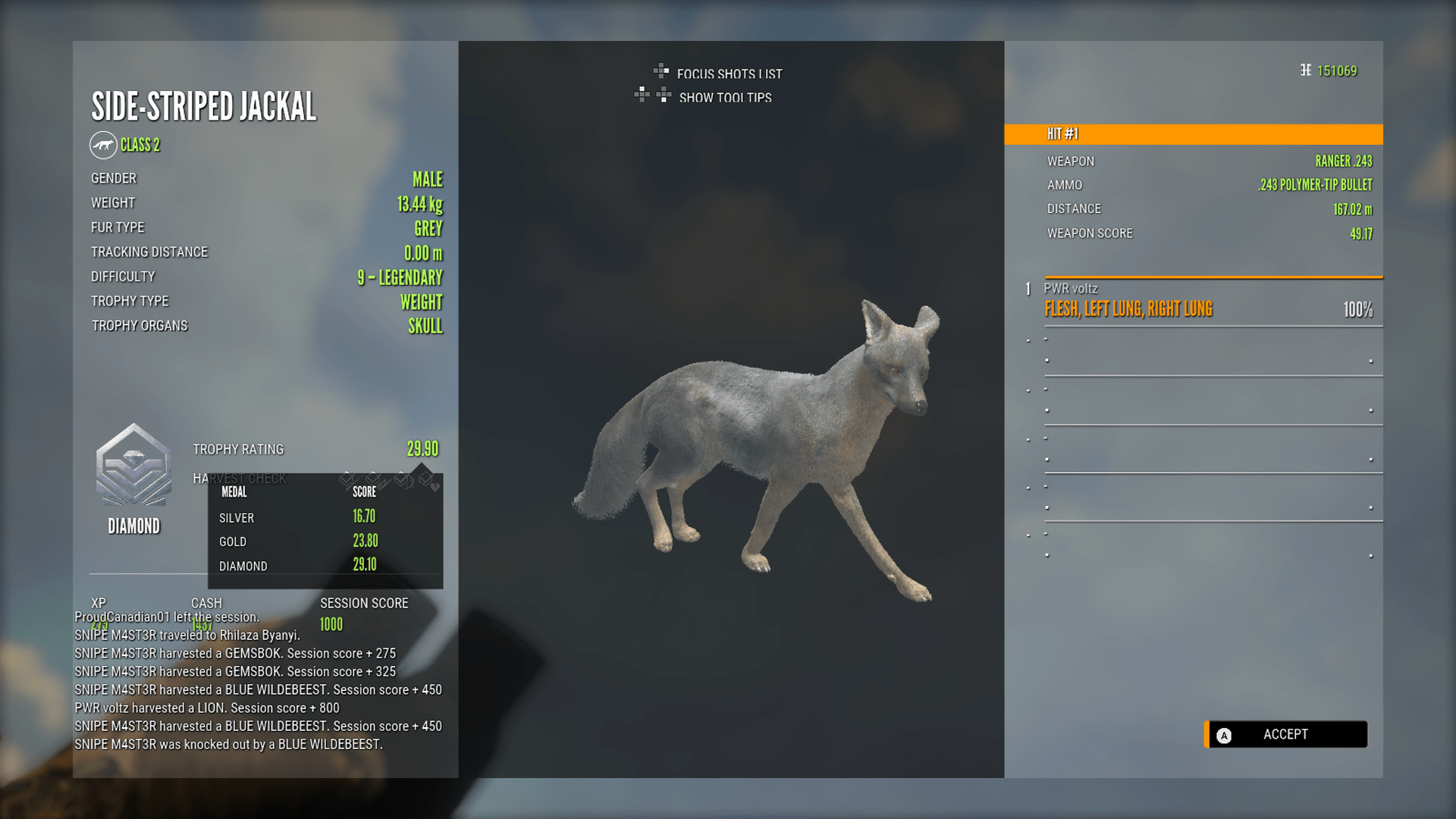
Task: Collapse the Medal Score popup
Action: 325,529
